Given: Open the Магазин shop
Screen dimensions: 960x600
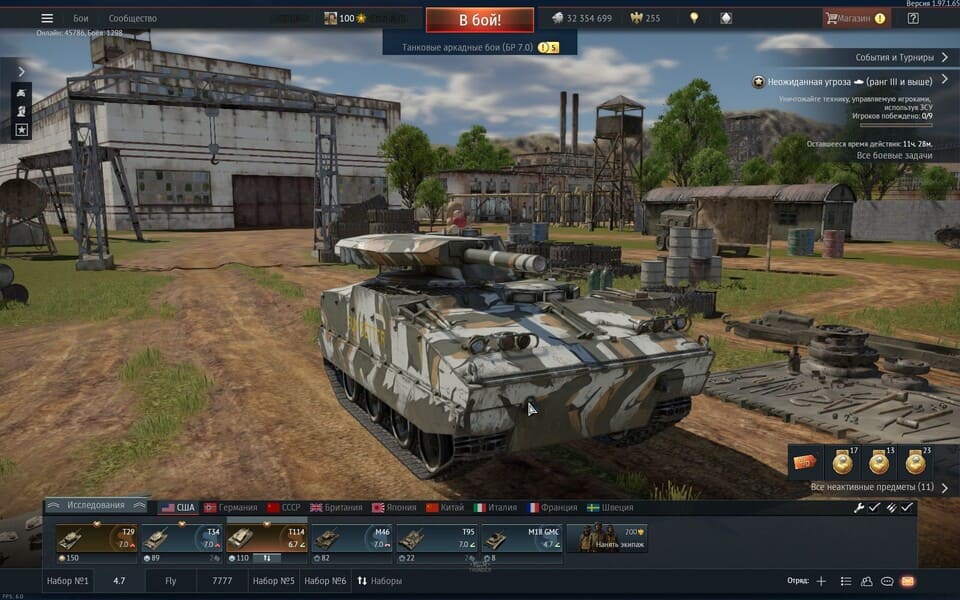Looking at the screenshot, I should coord(855,18).
